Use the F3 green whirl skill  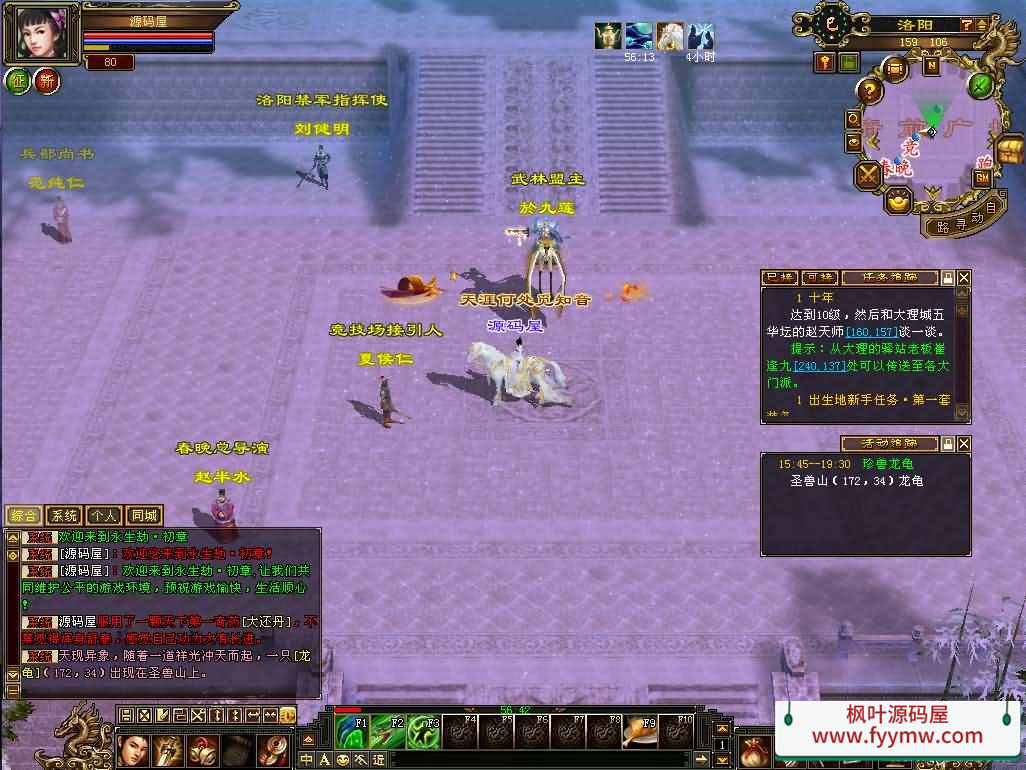pyautogui.click(x=425, y=731)
